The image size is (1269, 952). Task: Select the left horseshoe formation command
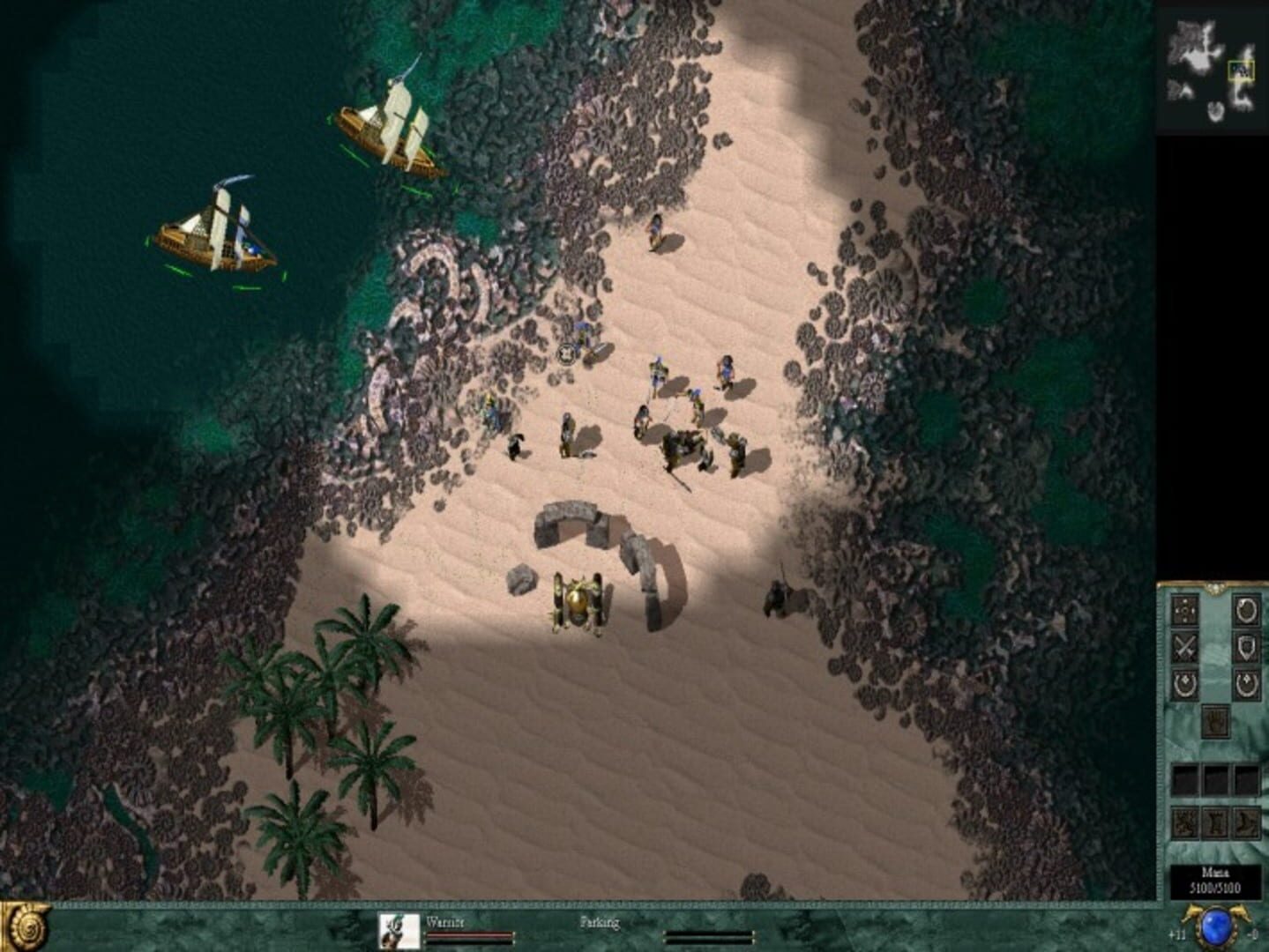[x=1186, y=684]
